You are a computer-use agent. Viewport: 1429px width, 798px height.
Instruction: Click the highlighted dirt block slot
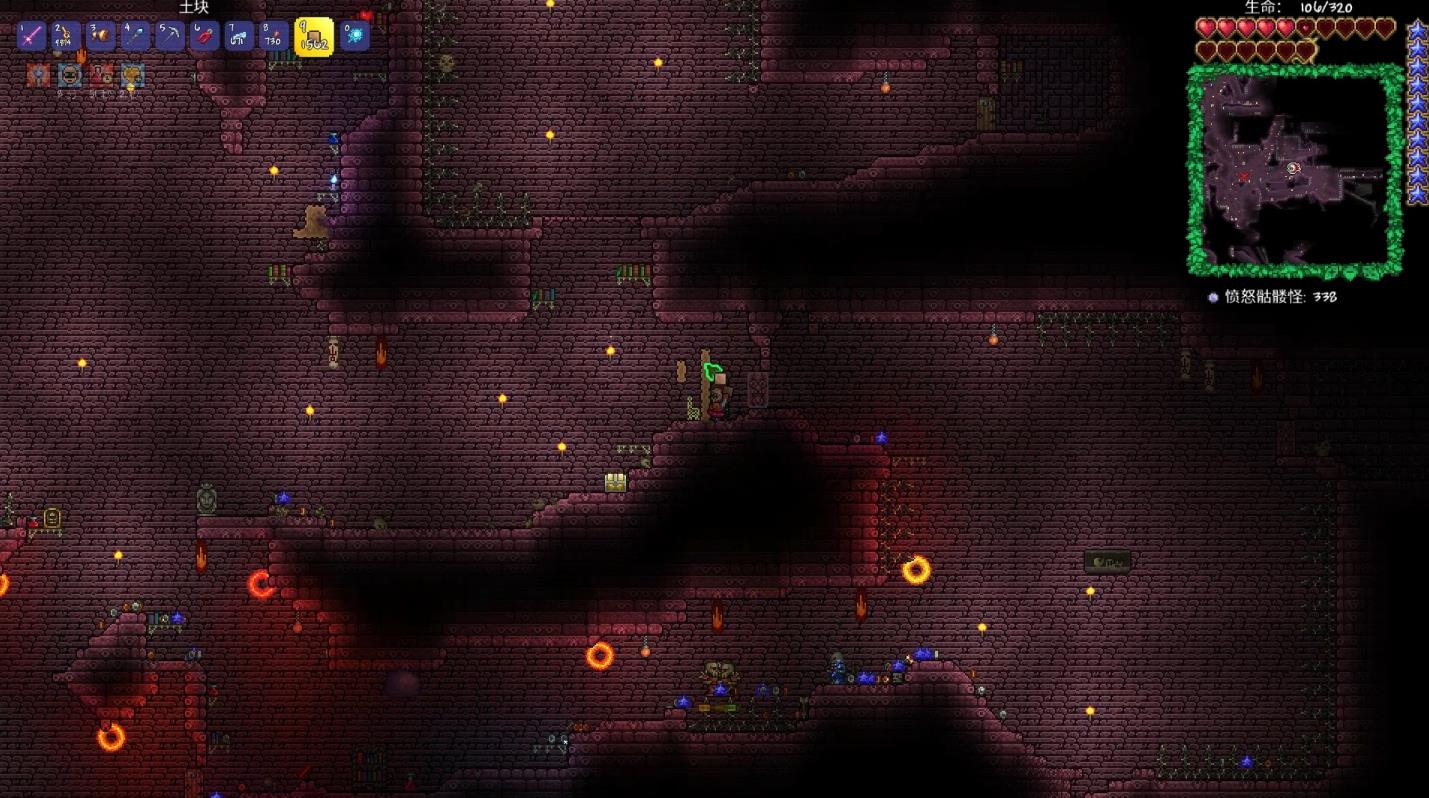[x=313, y=37]
